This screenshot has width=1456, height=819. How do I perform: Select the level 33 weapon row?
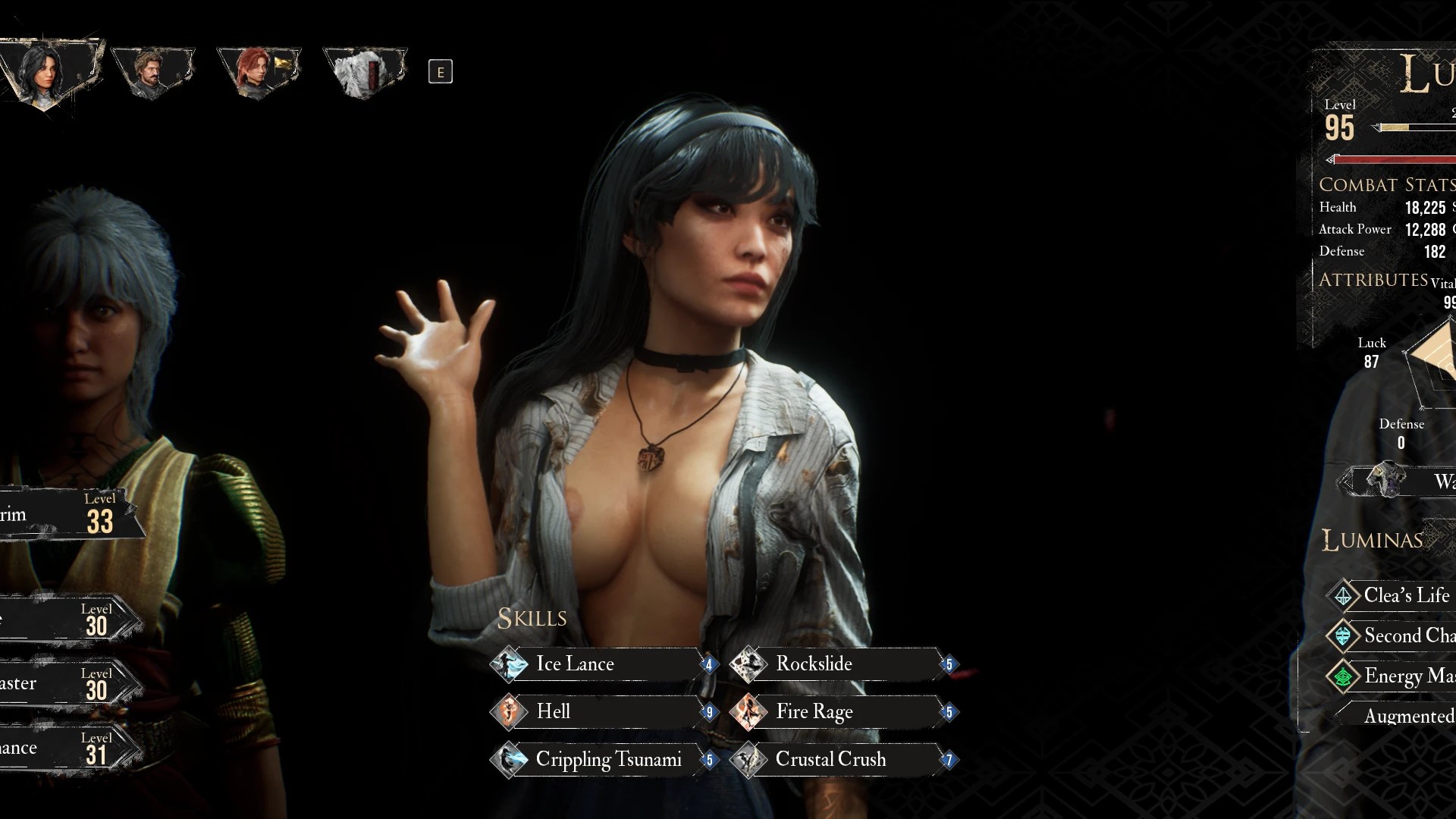pos(68,516)
